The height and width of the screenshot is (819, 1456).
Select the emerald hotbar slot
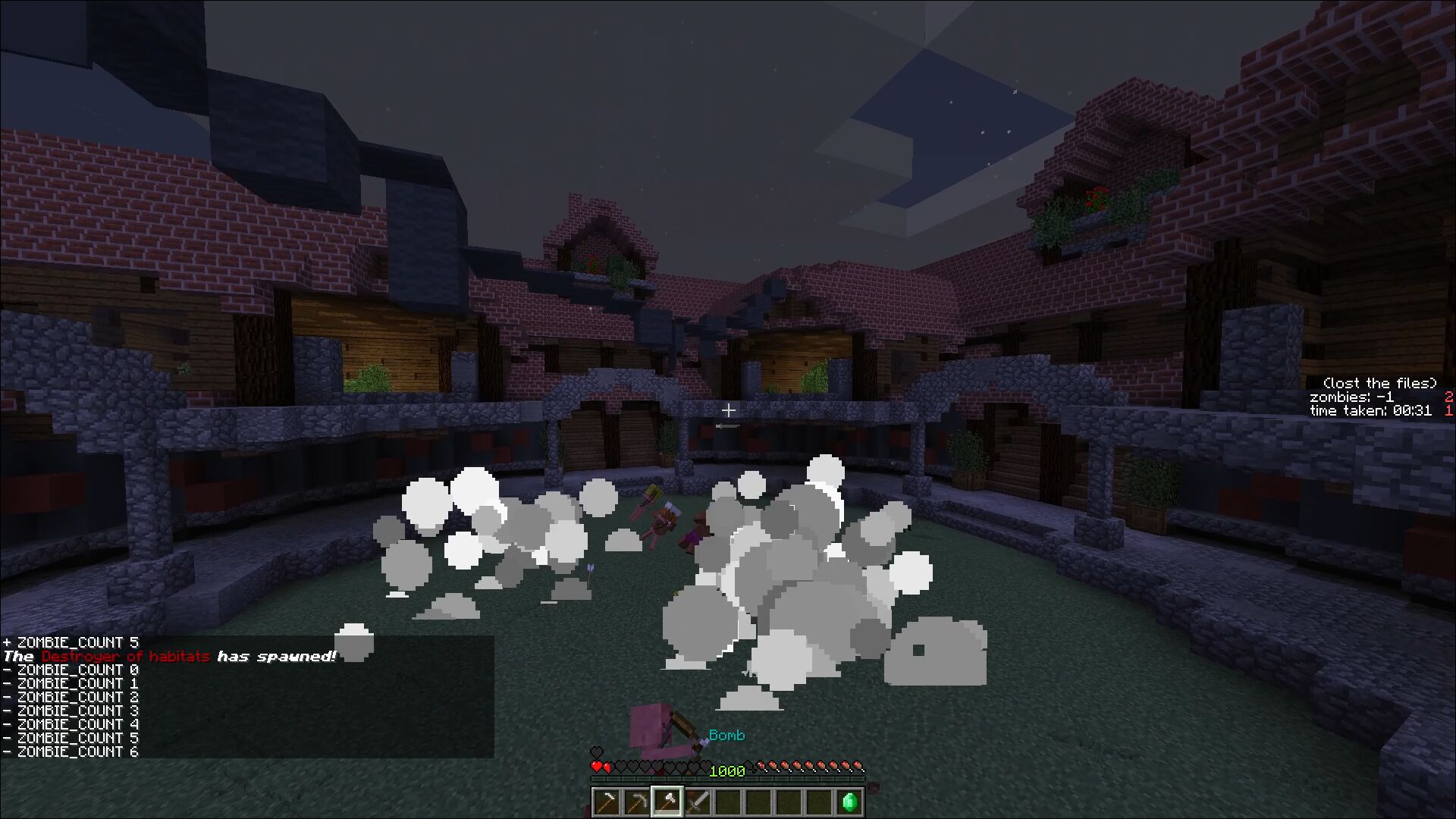(x=849, y=802)
